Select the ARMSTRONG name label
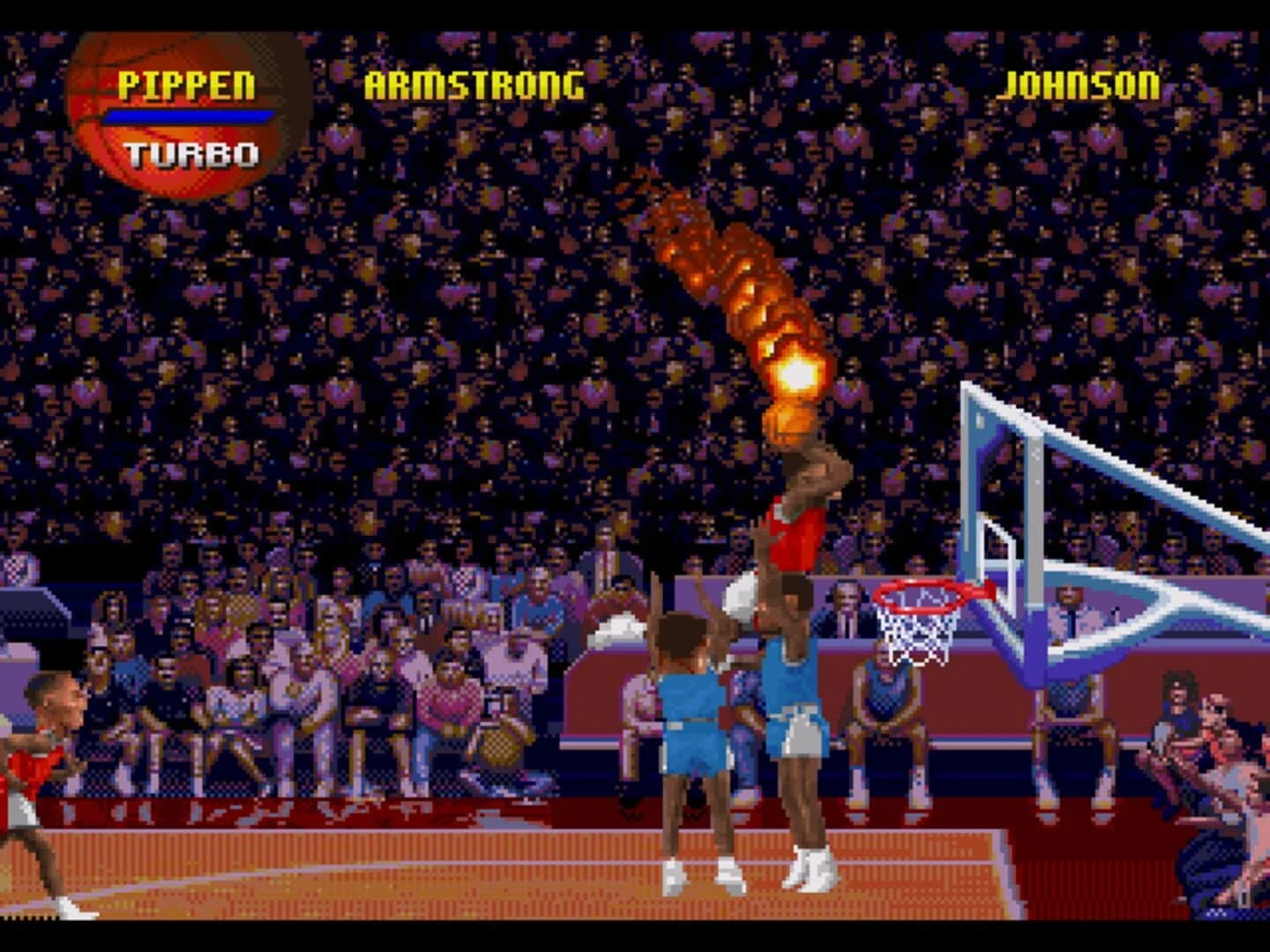The width and height of the screenshot is (1270, 952). [472, 84]
